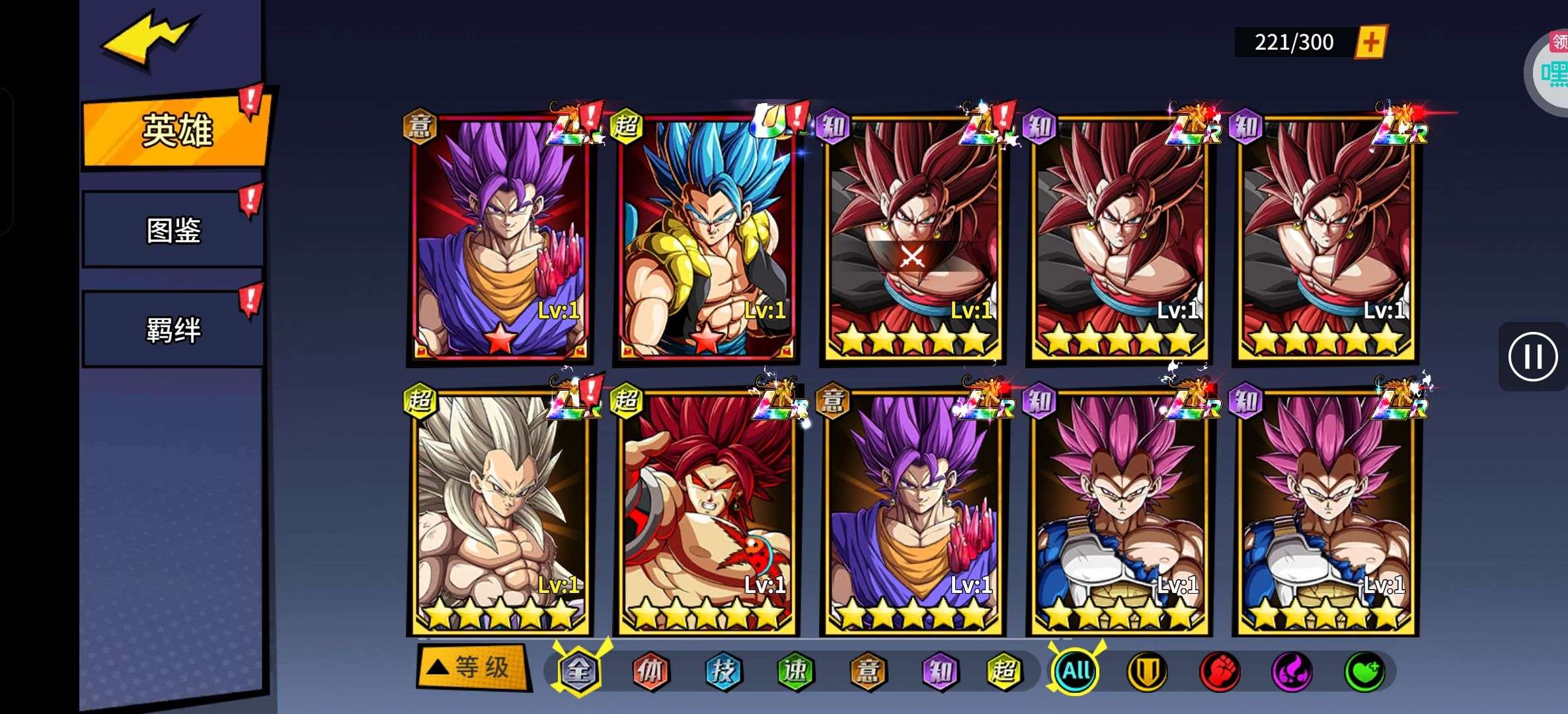Viewport: 1568px width, 714px height.
Task: Pick the one-star purple-haired Vegito card
Action: [500, 238]
